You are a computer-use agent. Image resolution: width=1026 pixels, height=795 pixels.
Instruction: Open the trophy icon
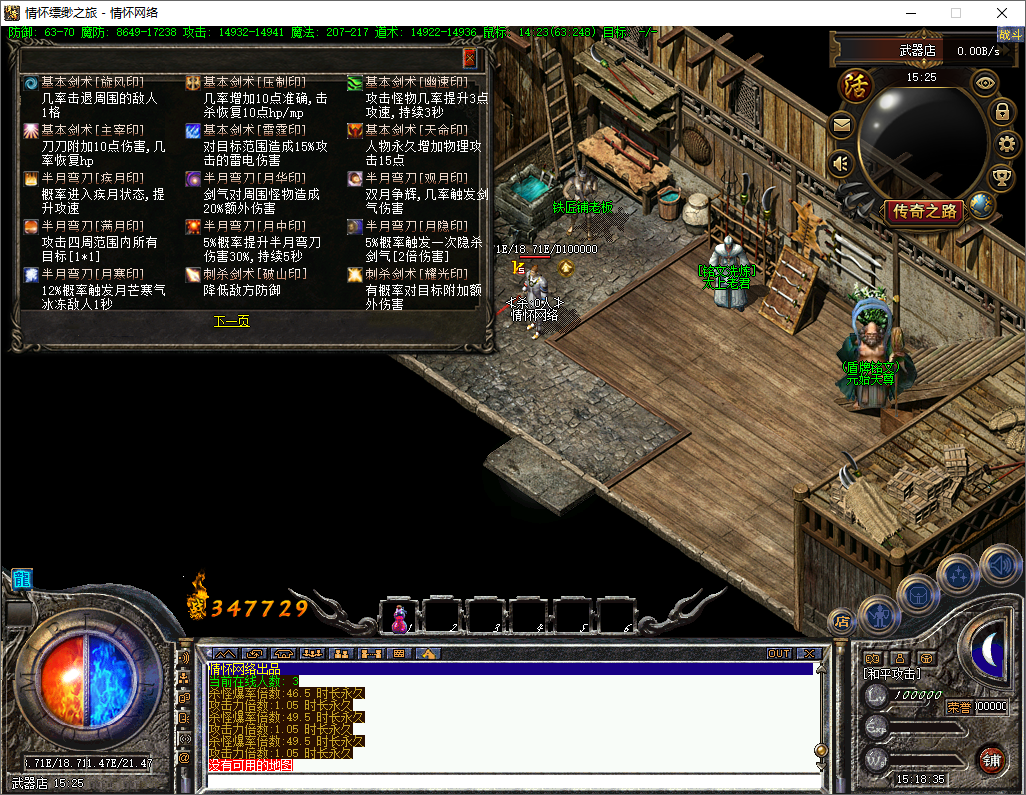(1000, 177)
